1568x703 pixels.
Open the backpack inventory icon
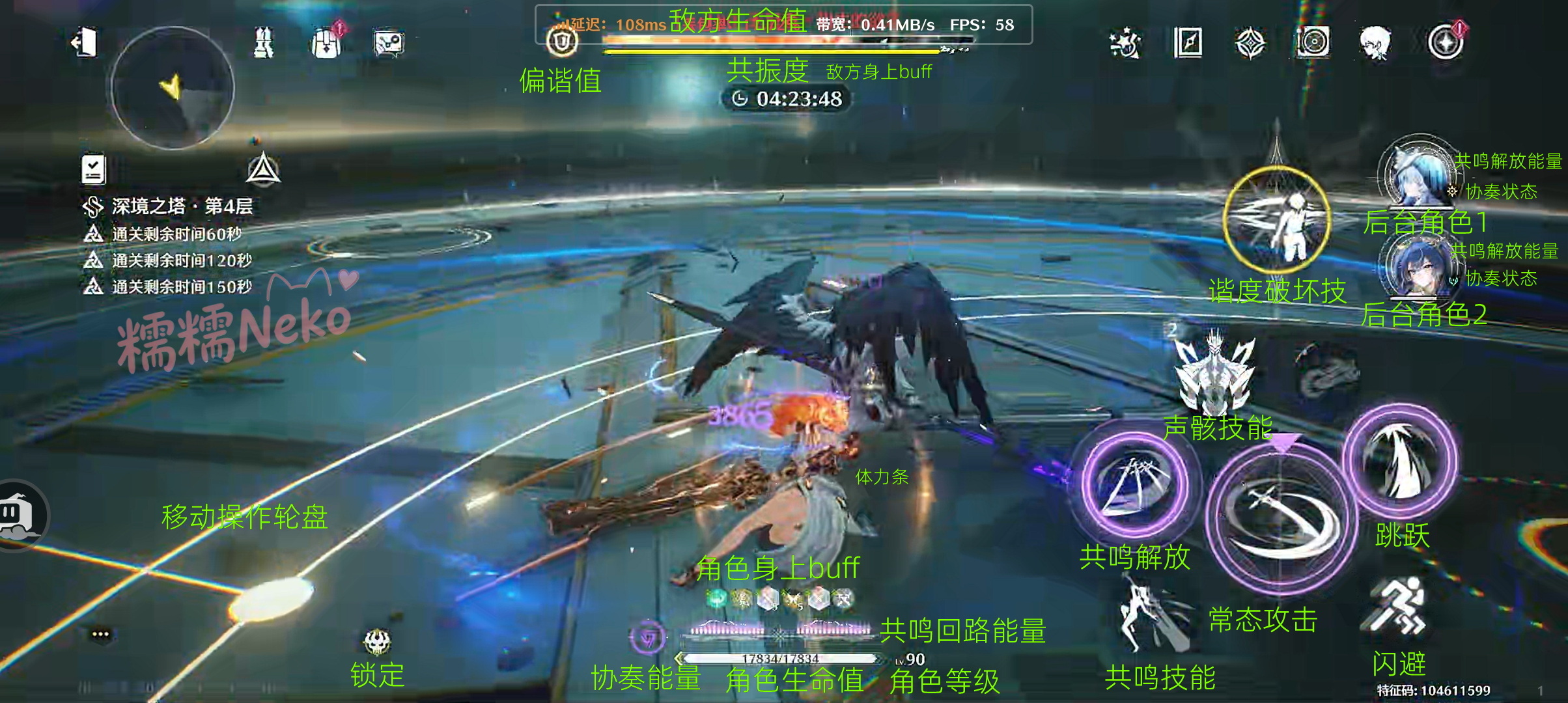click(327, 44)
